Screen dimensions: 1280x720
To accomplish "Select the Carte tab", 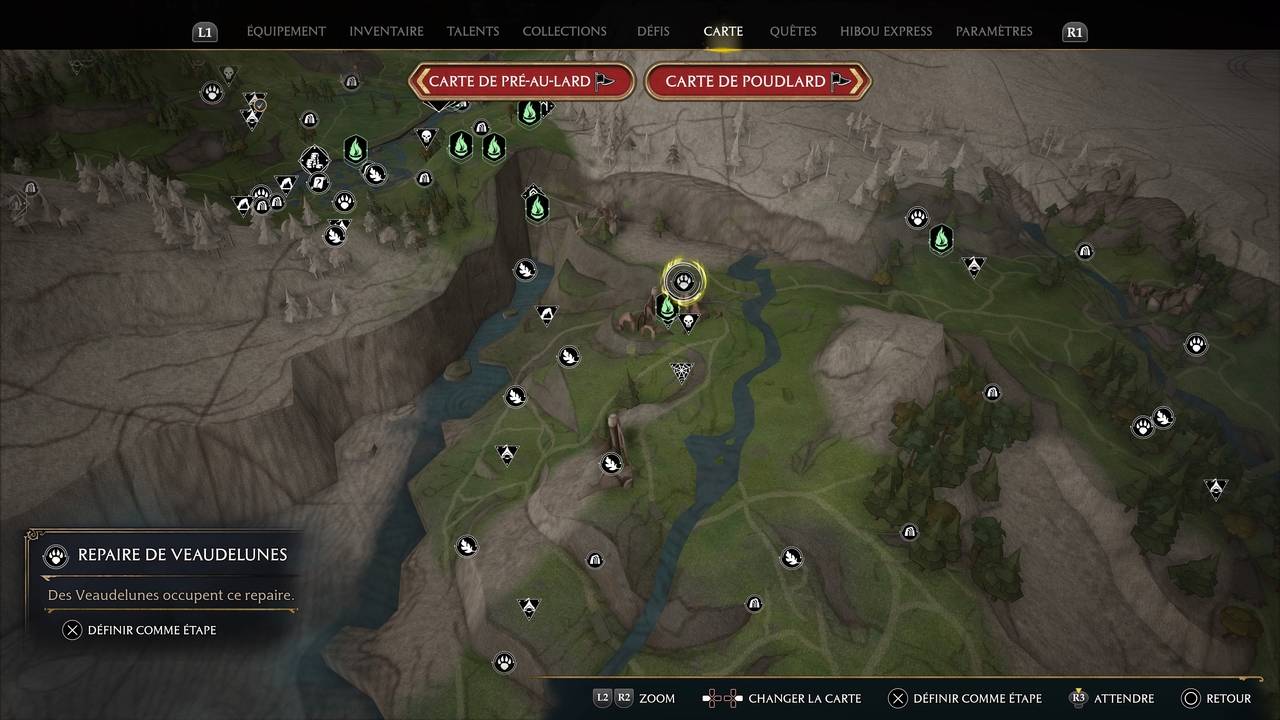I will click(723, 31).
